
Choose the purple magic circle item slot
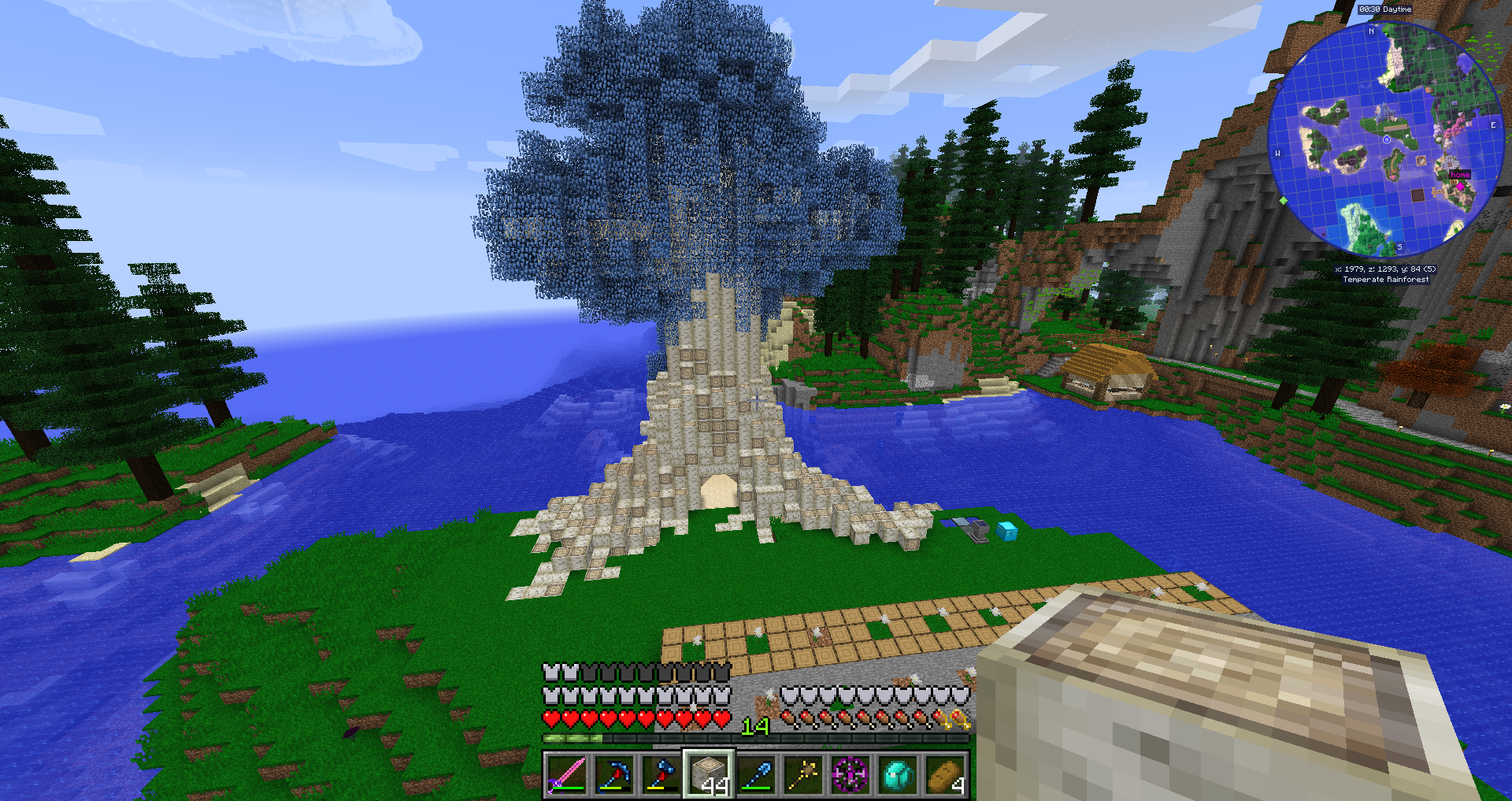(850, 775)
